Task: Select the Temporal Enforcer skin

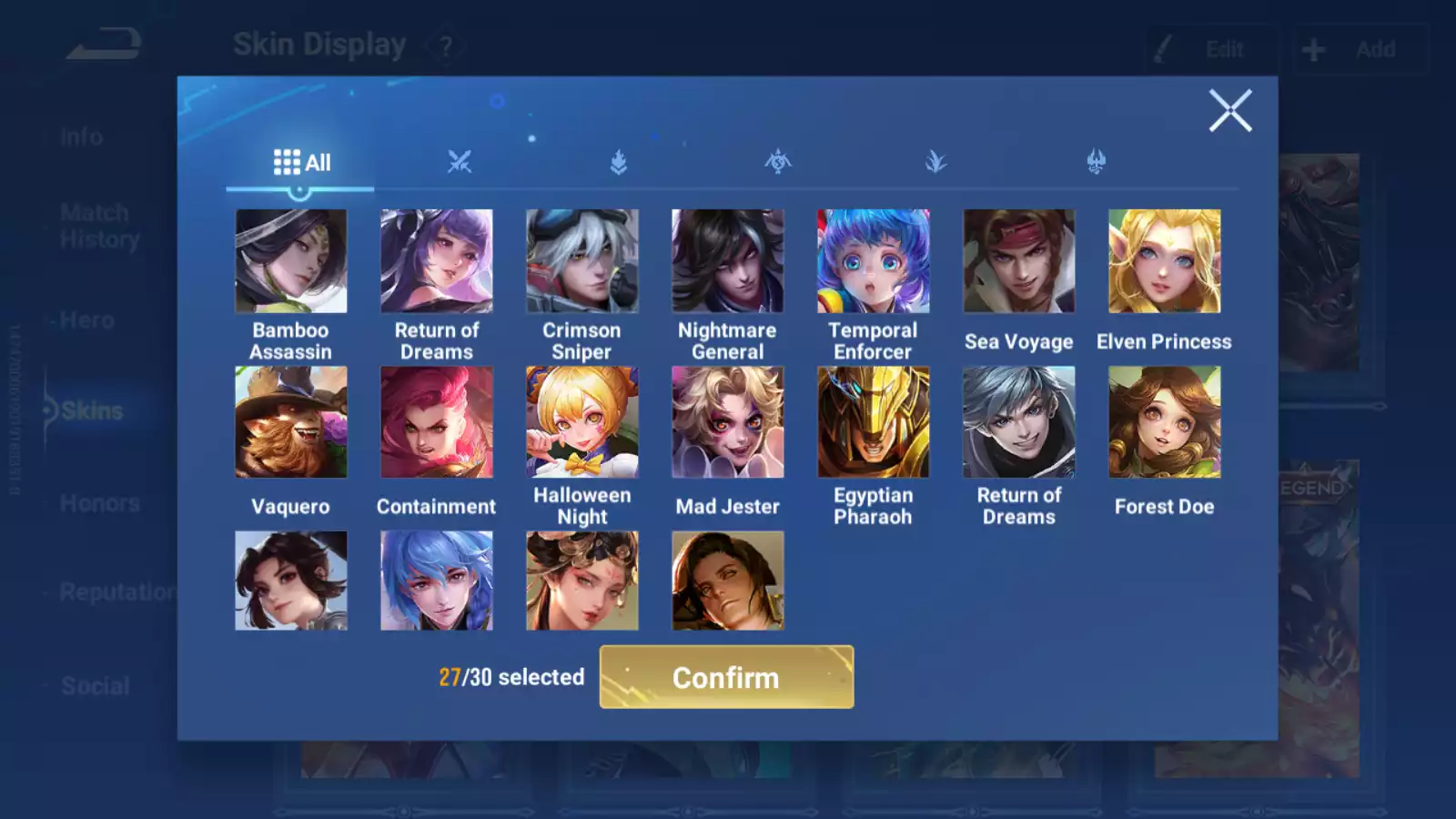Action: pyautogui.click(x=874, y=262)
